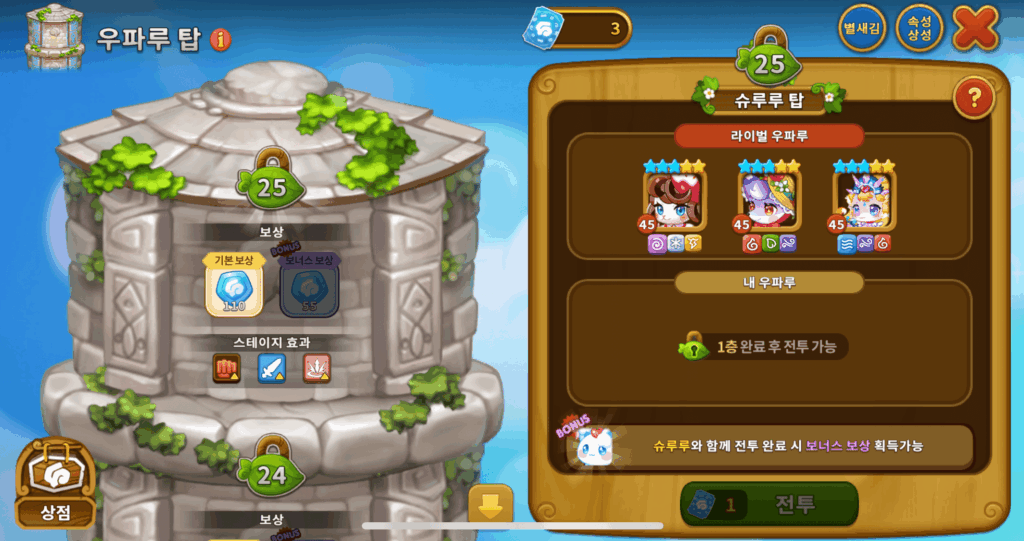Start battle with the 전투 button

(769, 504)
